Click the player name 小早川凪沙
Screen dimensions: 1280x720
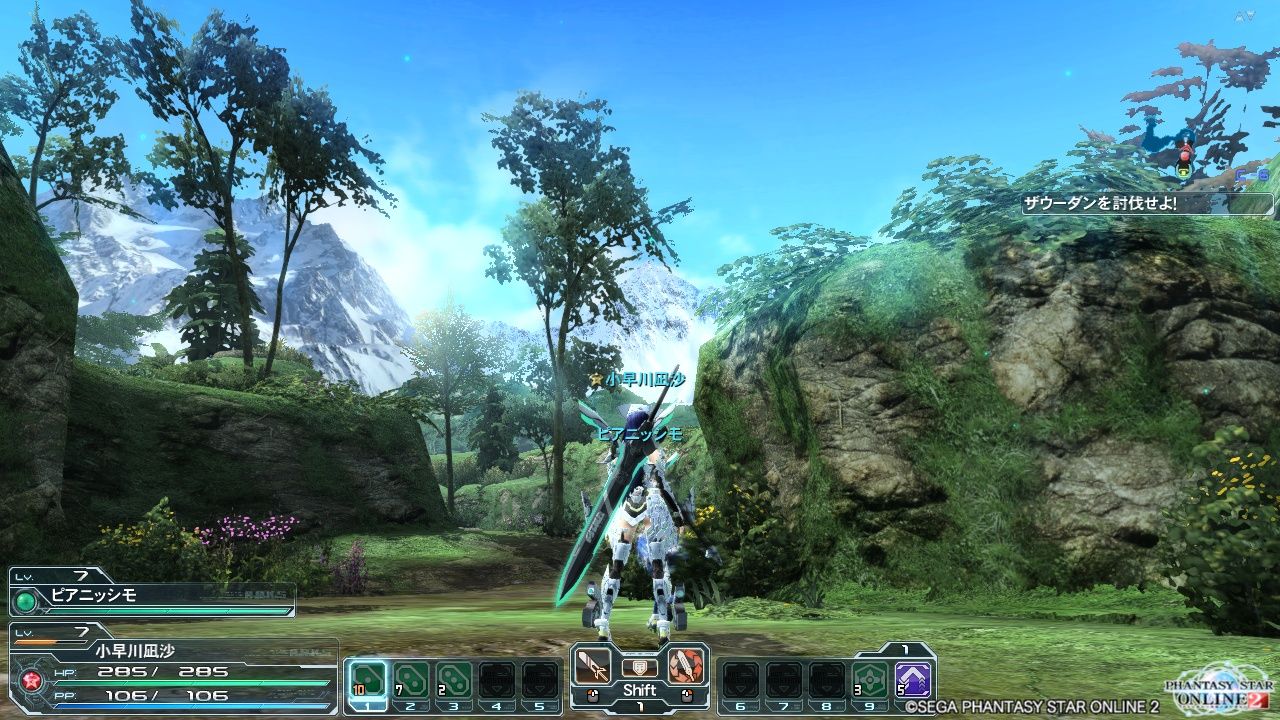tap(135, 650)
